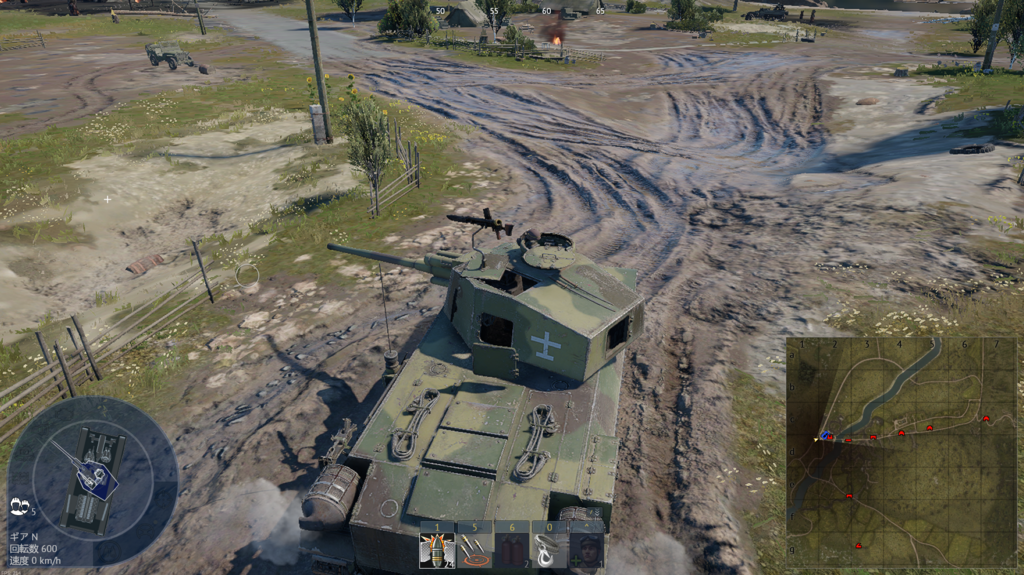The image size is (1024, 575).
Task: Select the tow cable hook icon
Action: 548,548
